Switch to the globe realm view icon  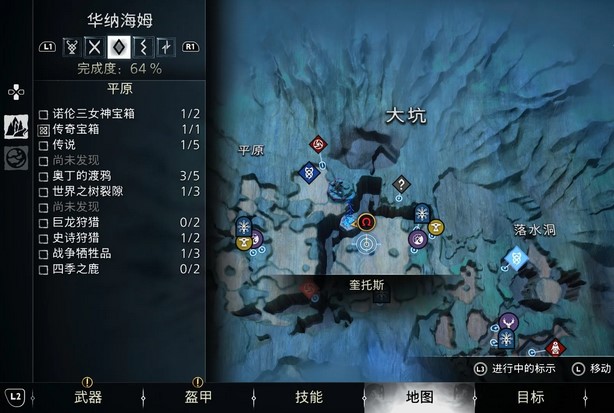click(17, 158)
